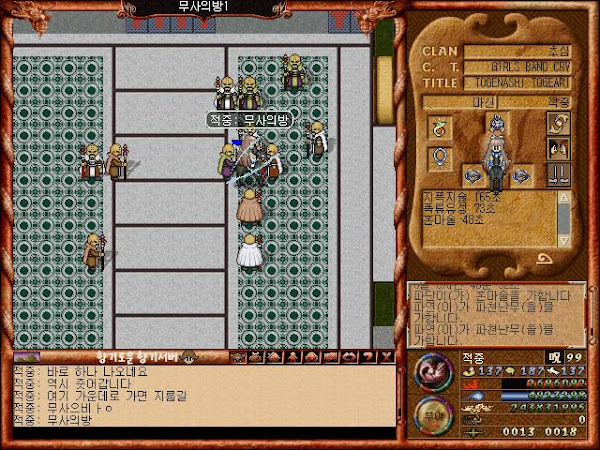Viewport: 600px width, 450px height.
Task: Click the coiled whip equipment slot
Action: (558, 124)
